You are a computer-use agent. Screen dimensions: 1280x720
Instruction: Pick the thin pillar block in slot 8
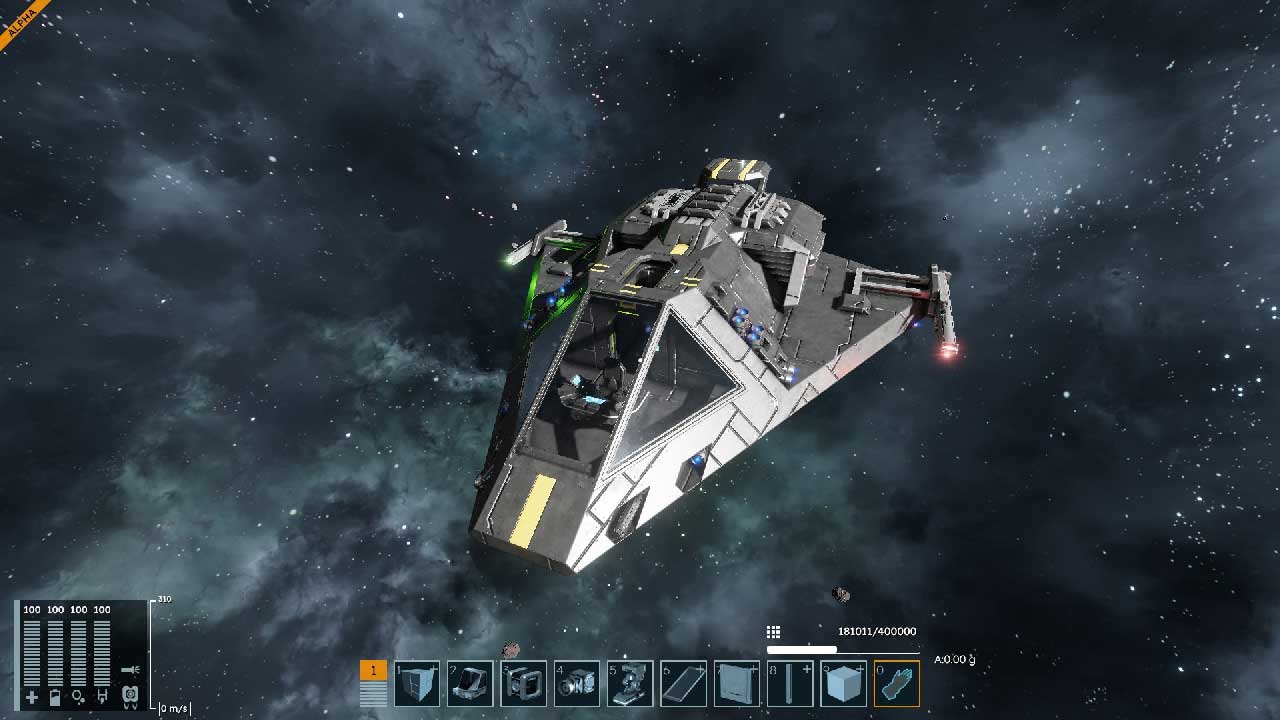[x=790, y=684]
